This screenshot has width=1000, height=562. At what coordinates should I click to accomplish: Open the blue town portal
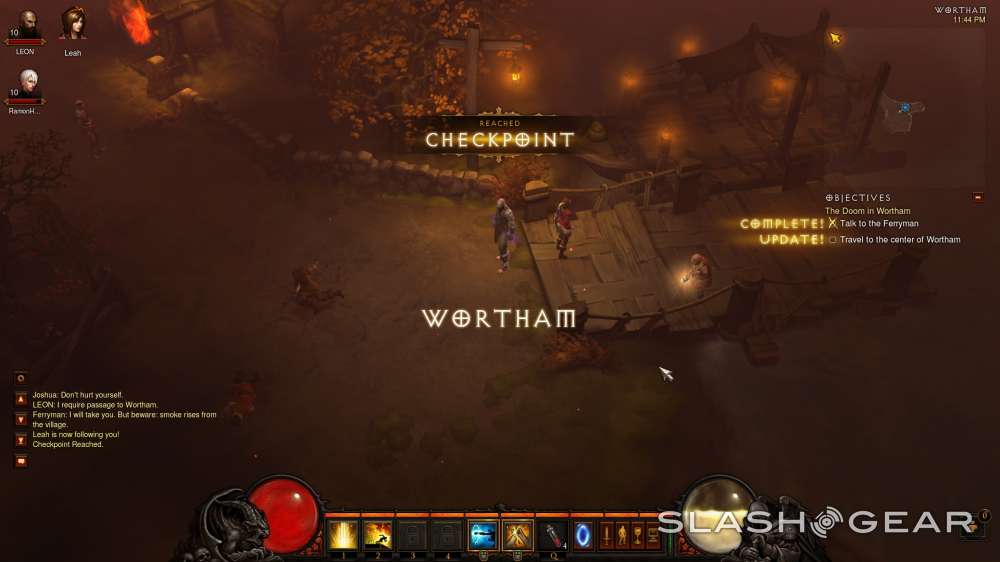pyautogui.click(x=583, y=535)
